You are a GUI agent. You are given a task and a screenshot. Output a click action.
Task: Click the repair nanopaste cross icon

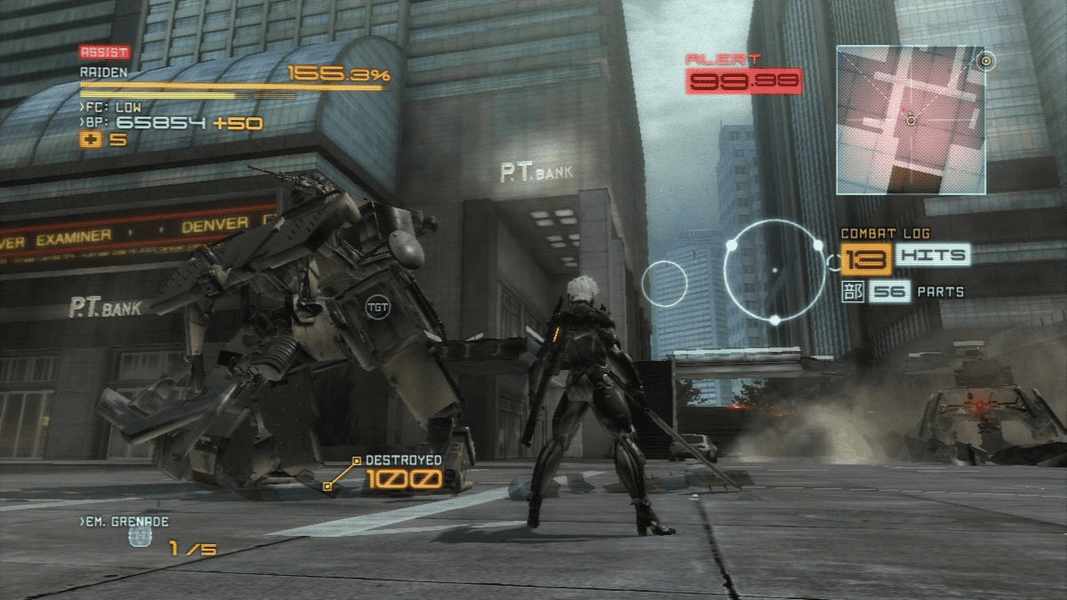[x=89, y=140]
